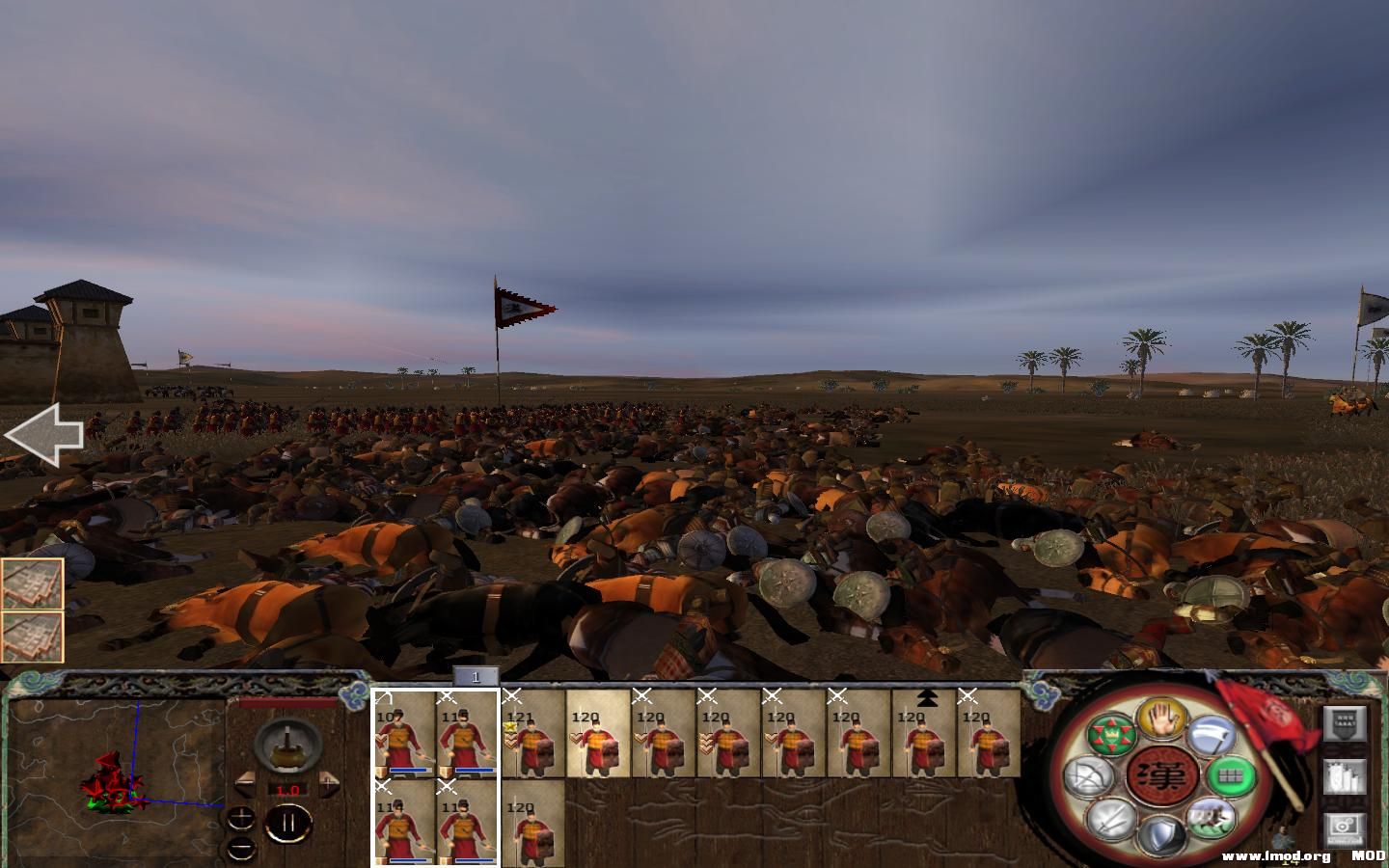
Task: Zoom in the minimap with the plus button
Action: (240, 817)
